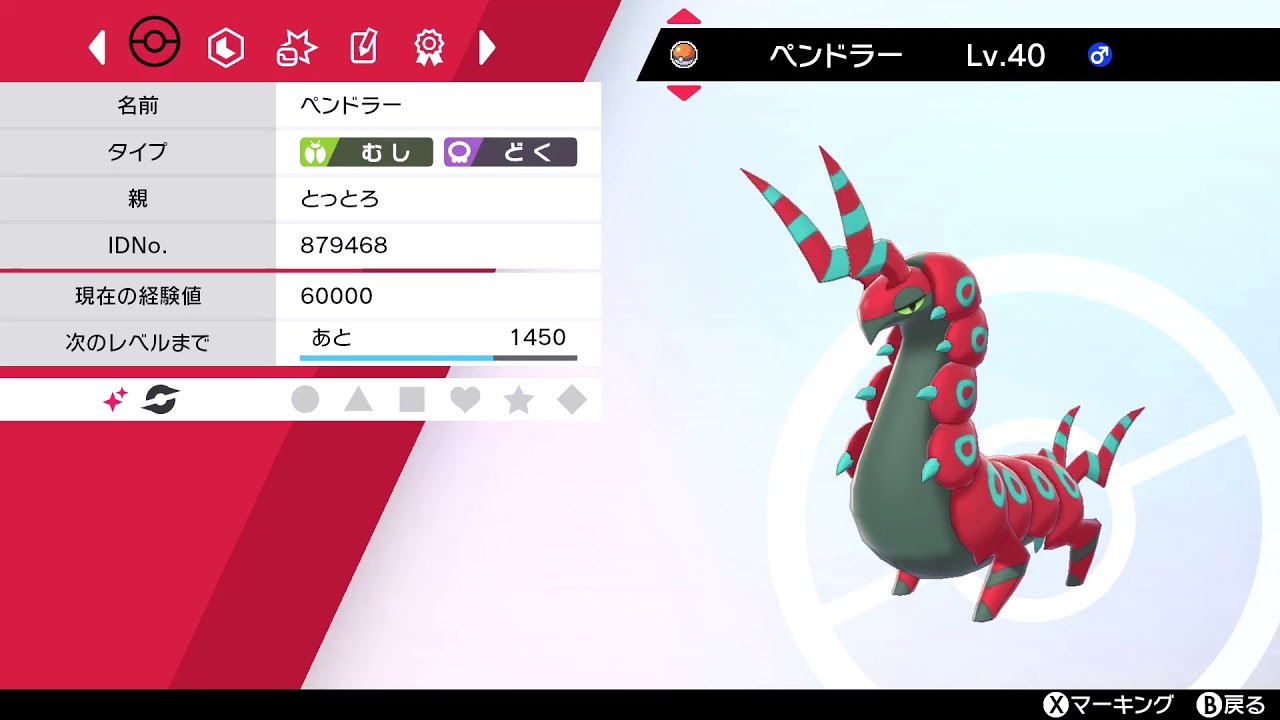This screenshot has width=1280, height=720.
Task: Click the Poké Ball beside ペンドラー's name
Action: point(686,57)
